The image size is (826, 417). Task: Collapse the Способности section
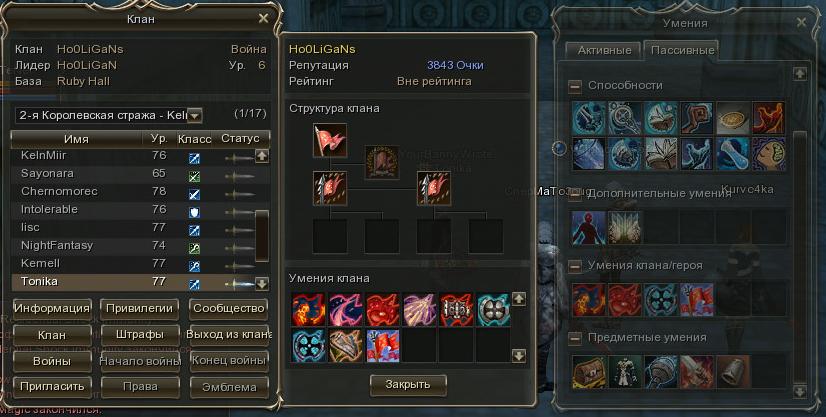pos(575,86)
